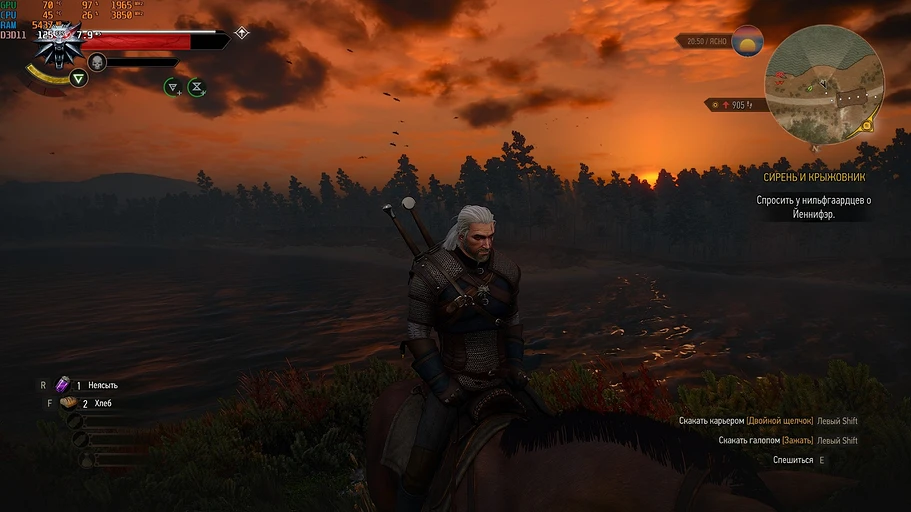Select the Хлеб bread quick slot
The height and width of the screenshot is (512, 911).
(x=68, y=403)
